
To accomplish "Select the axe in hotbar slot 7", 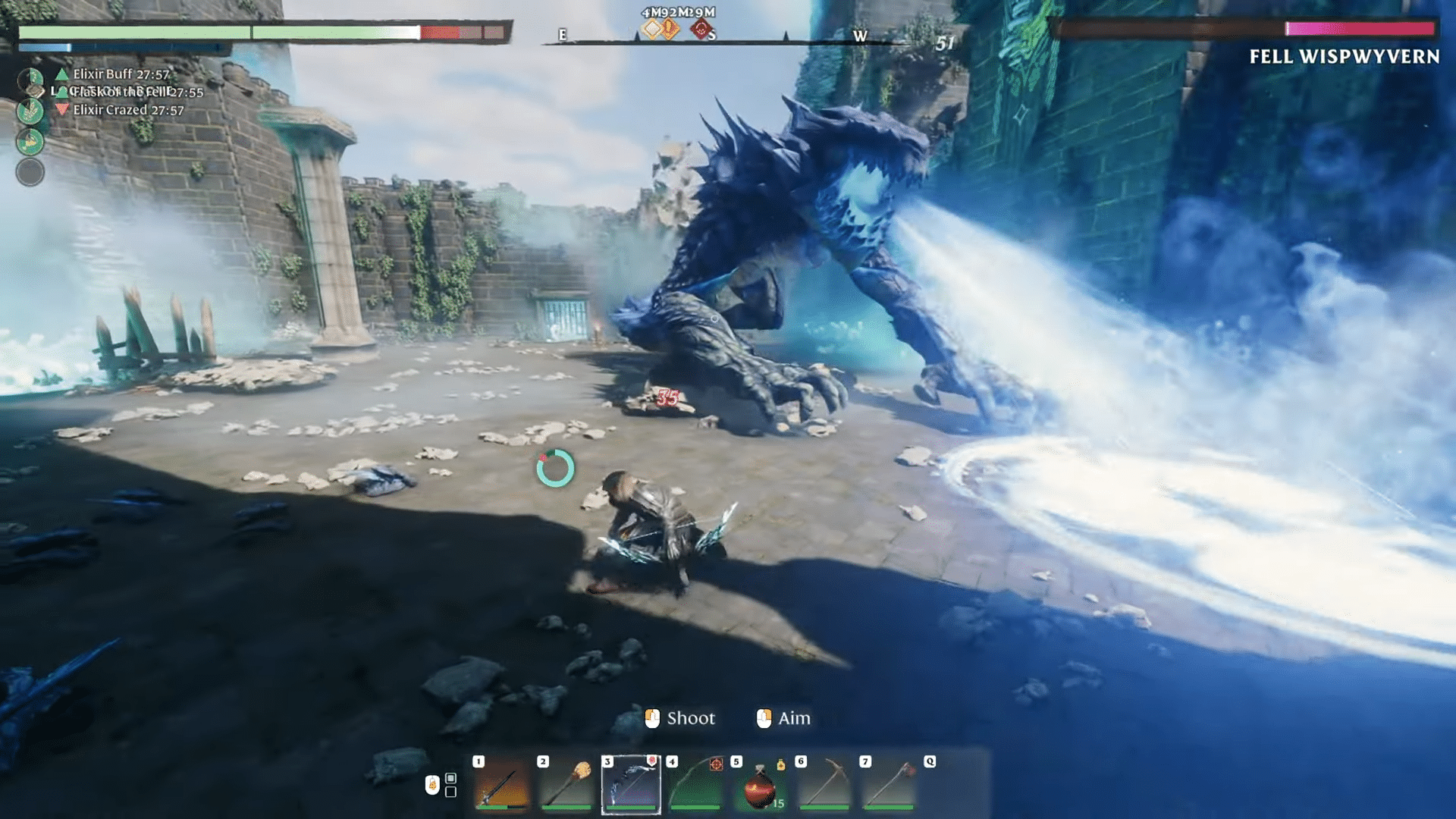I will point(887,785).
